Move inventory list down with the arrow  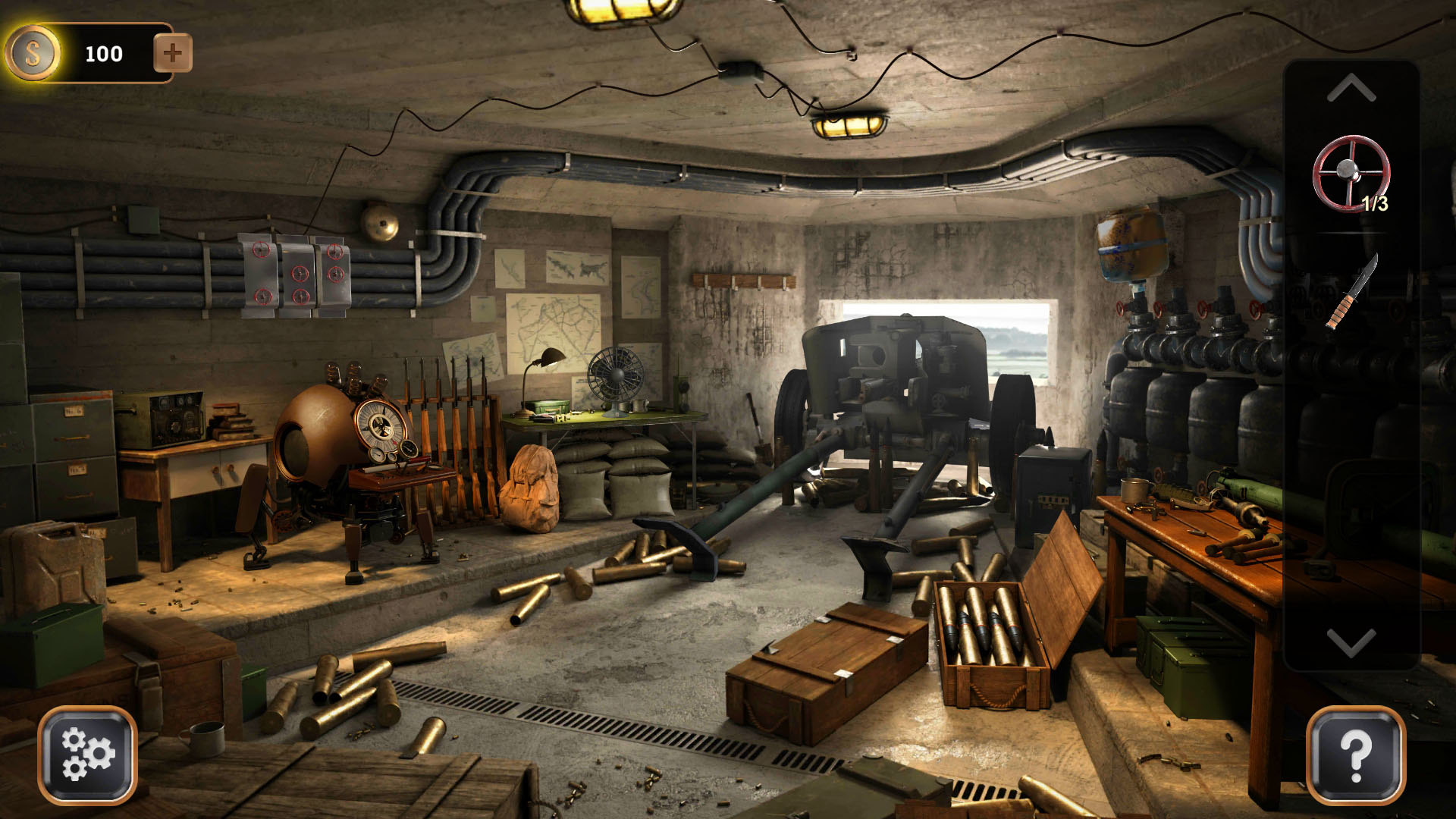[1351, 642]
